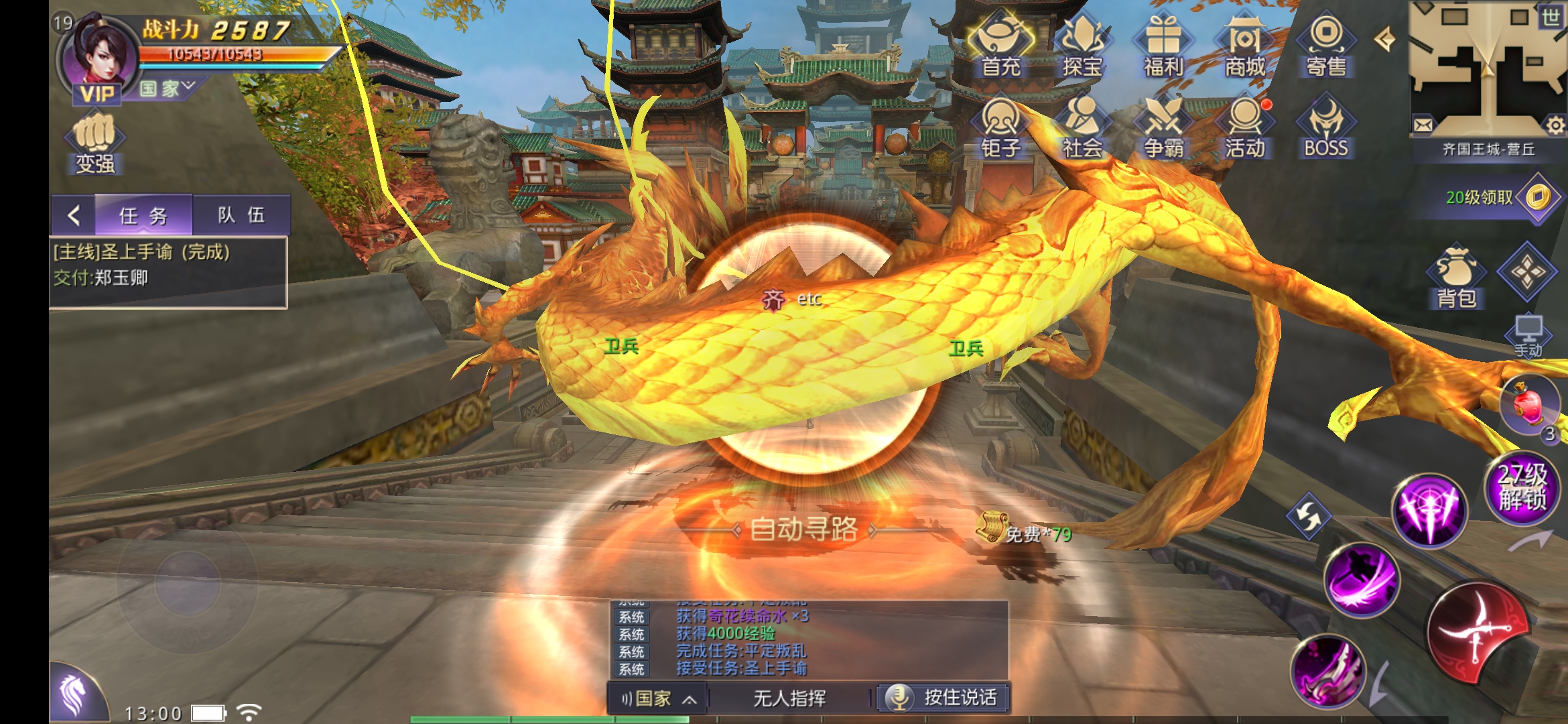Open the VIP badge panel
Screen dimensions: 1568x724
point(97,94)
